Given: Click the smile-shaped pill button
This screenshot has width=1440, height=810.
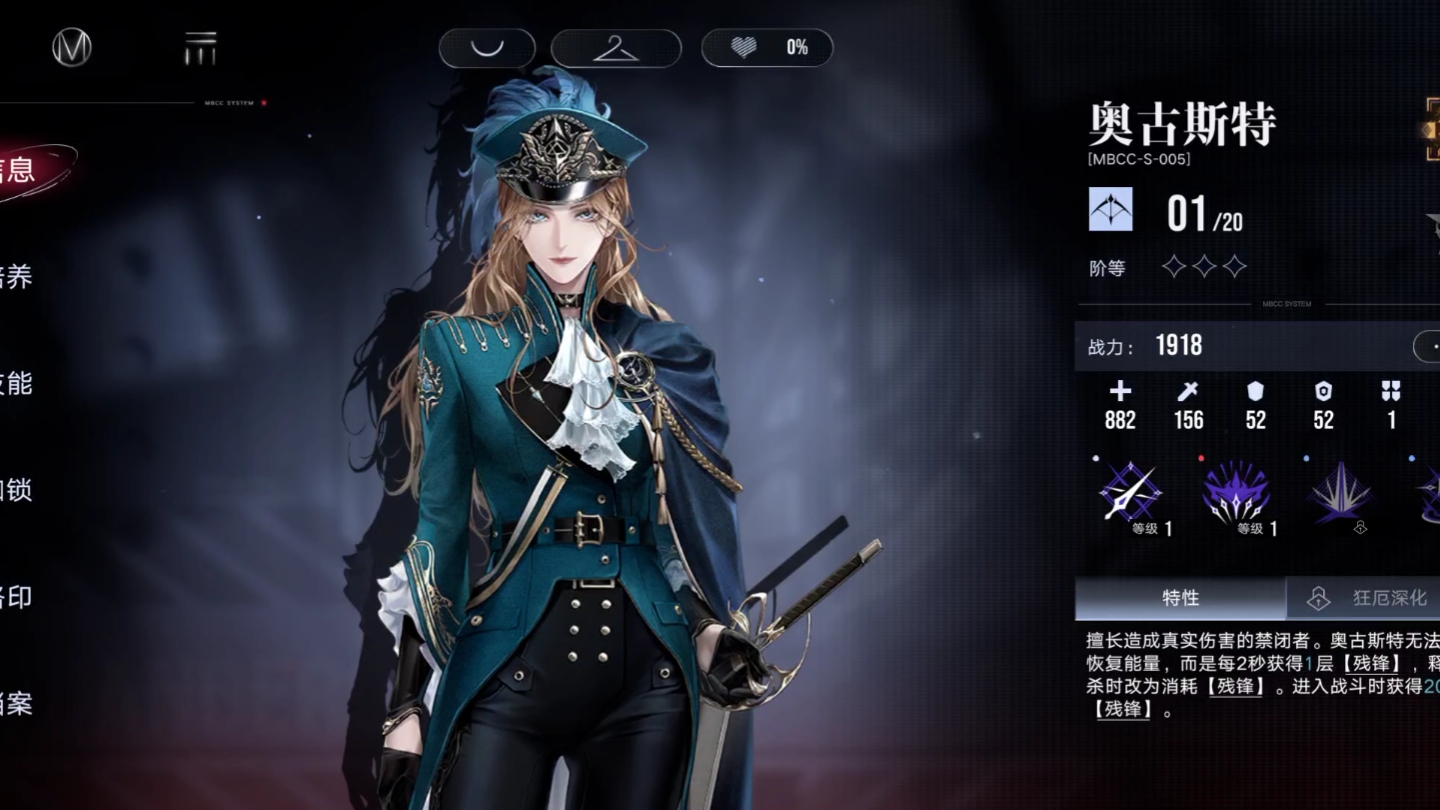Looking at the screenshot, I should point(487,48).
